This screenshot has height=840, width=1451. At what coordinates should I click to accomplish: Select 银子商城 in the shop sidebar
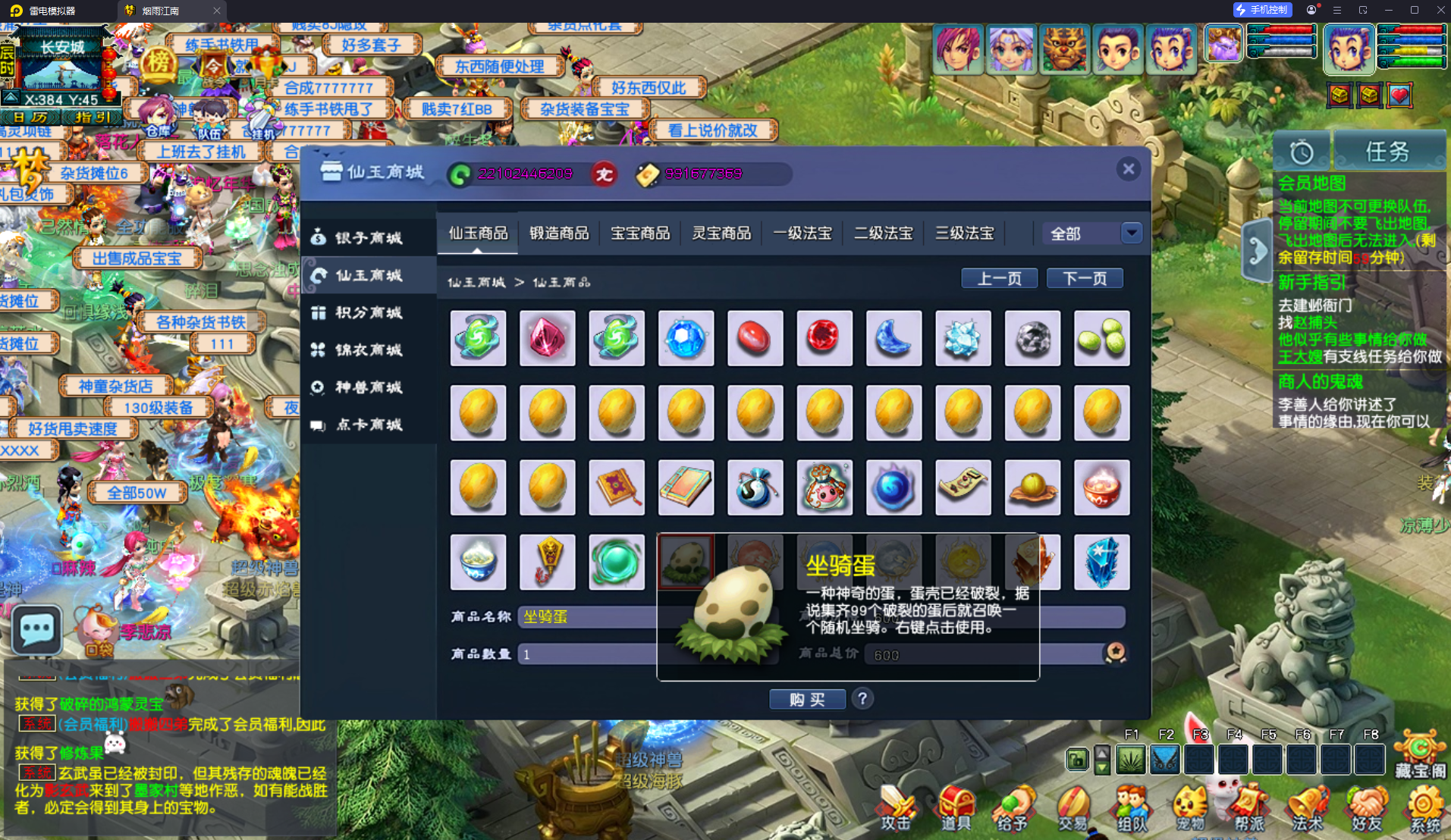pyautogui.click(x=369, y=237)
